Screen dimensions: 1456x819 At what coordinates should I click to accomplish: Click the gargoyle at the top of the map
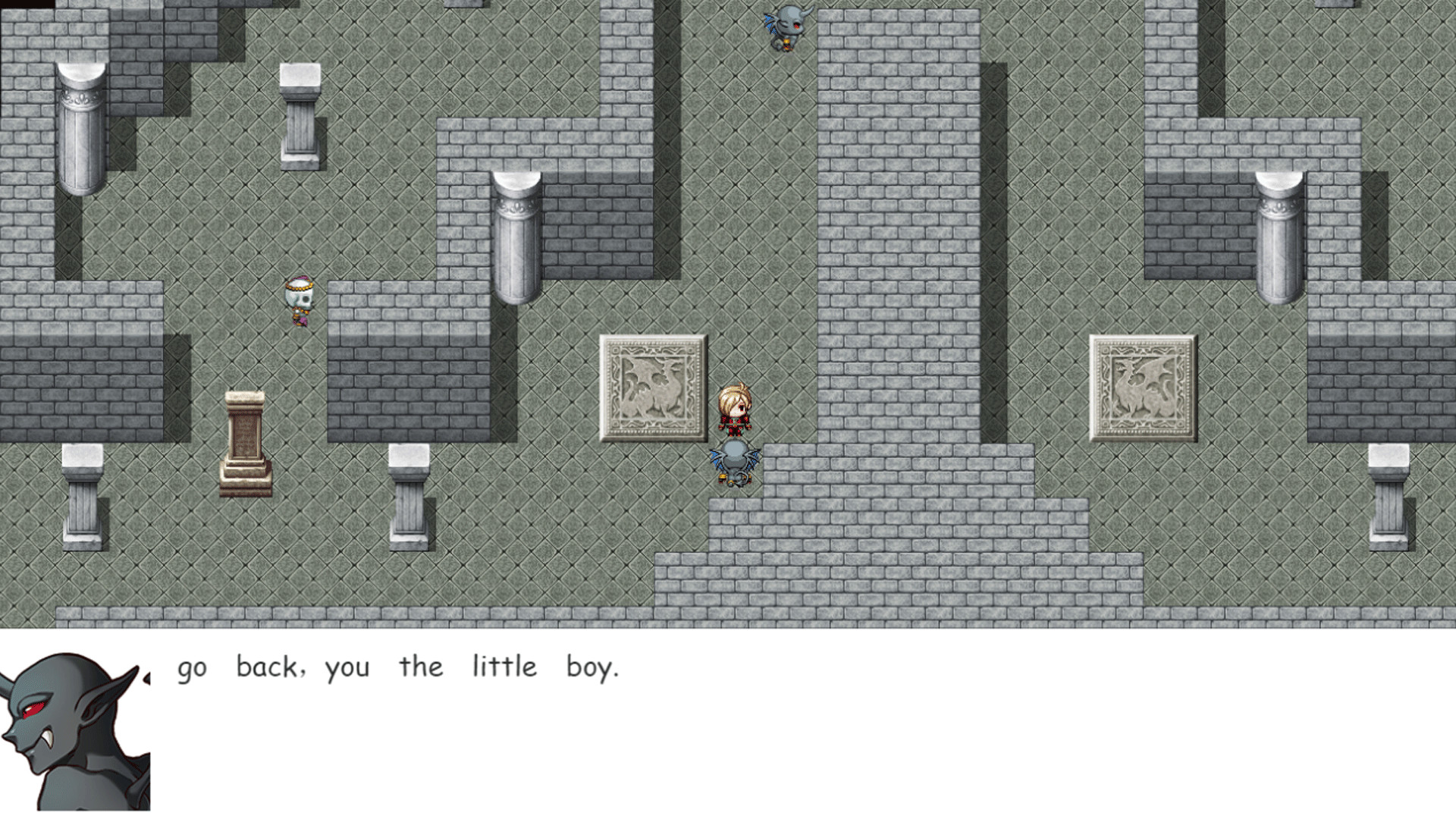tap(789, 27)
